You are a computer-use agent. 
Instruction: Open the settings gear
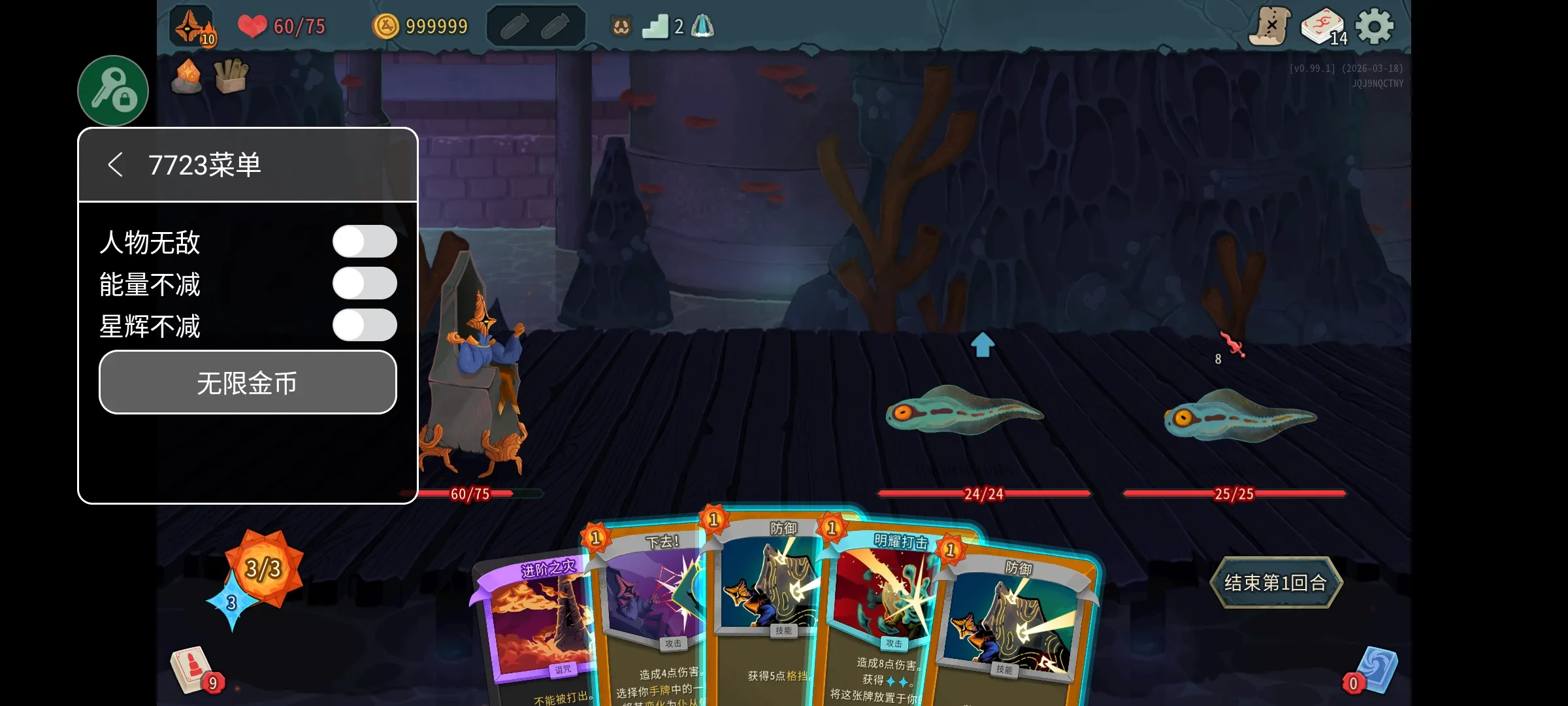(1375, 27)
